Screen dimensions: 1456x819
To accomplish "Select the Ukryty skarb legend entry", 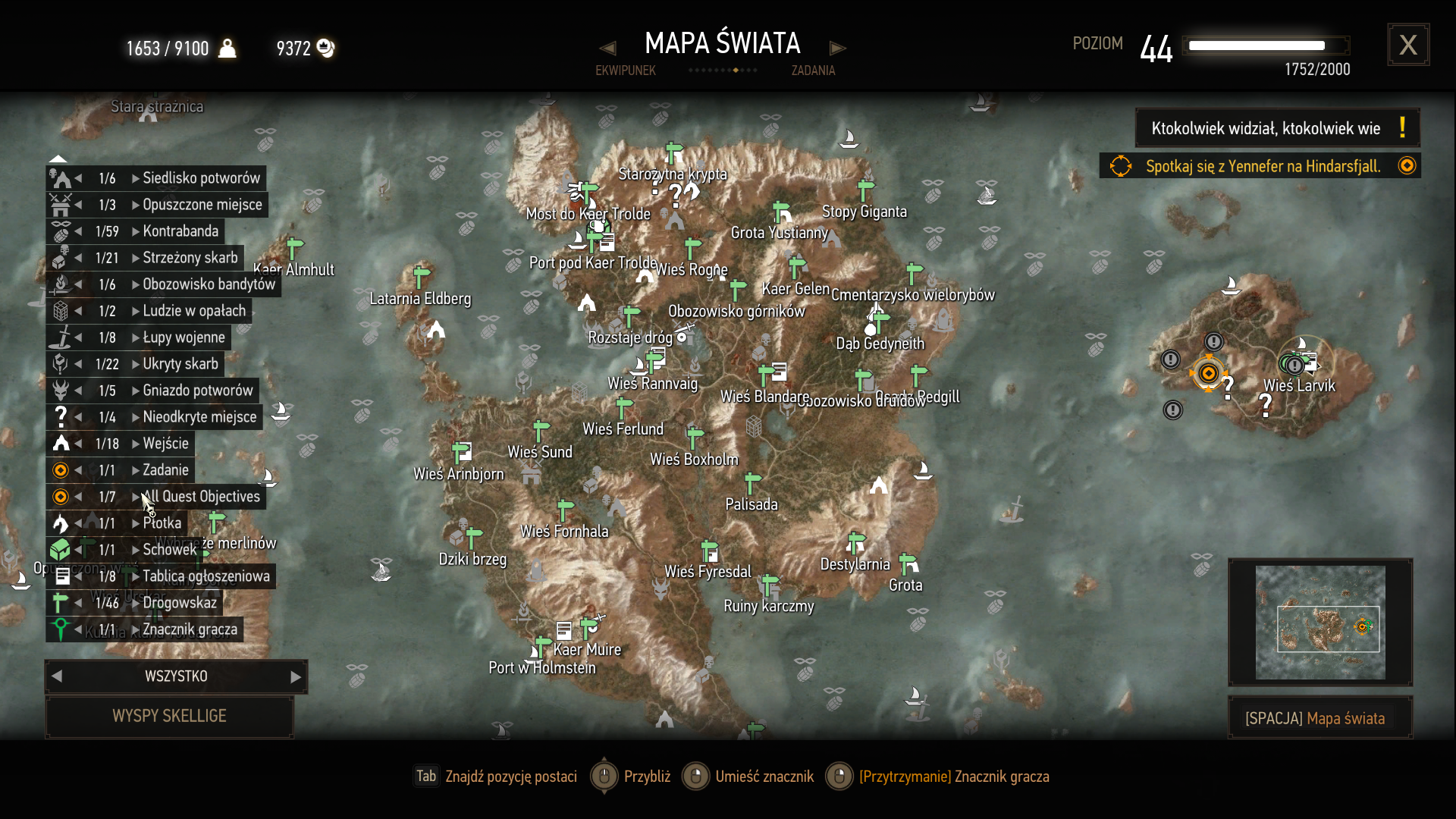I will click(180, 364).
